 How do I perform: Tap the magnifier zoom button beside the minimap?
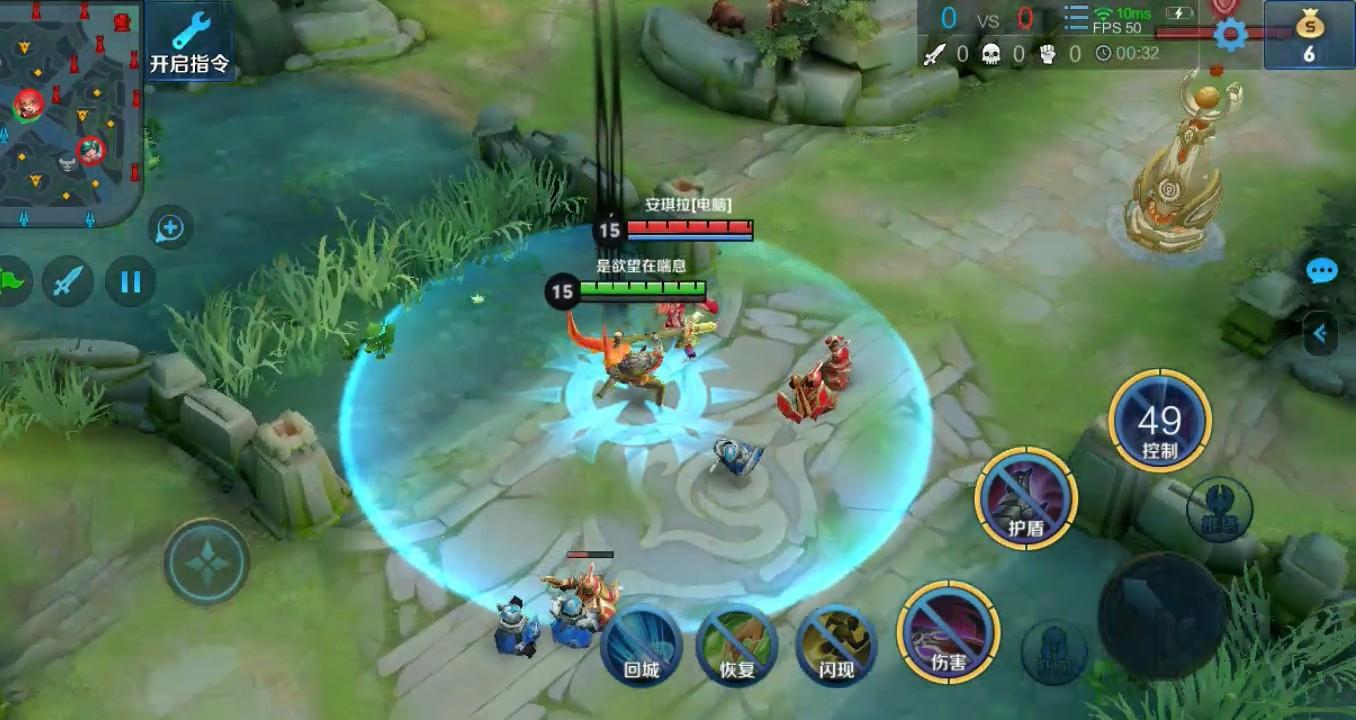tap(170, 229)
